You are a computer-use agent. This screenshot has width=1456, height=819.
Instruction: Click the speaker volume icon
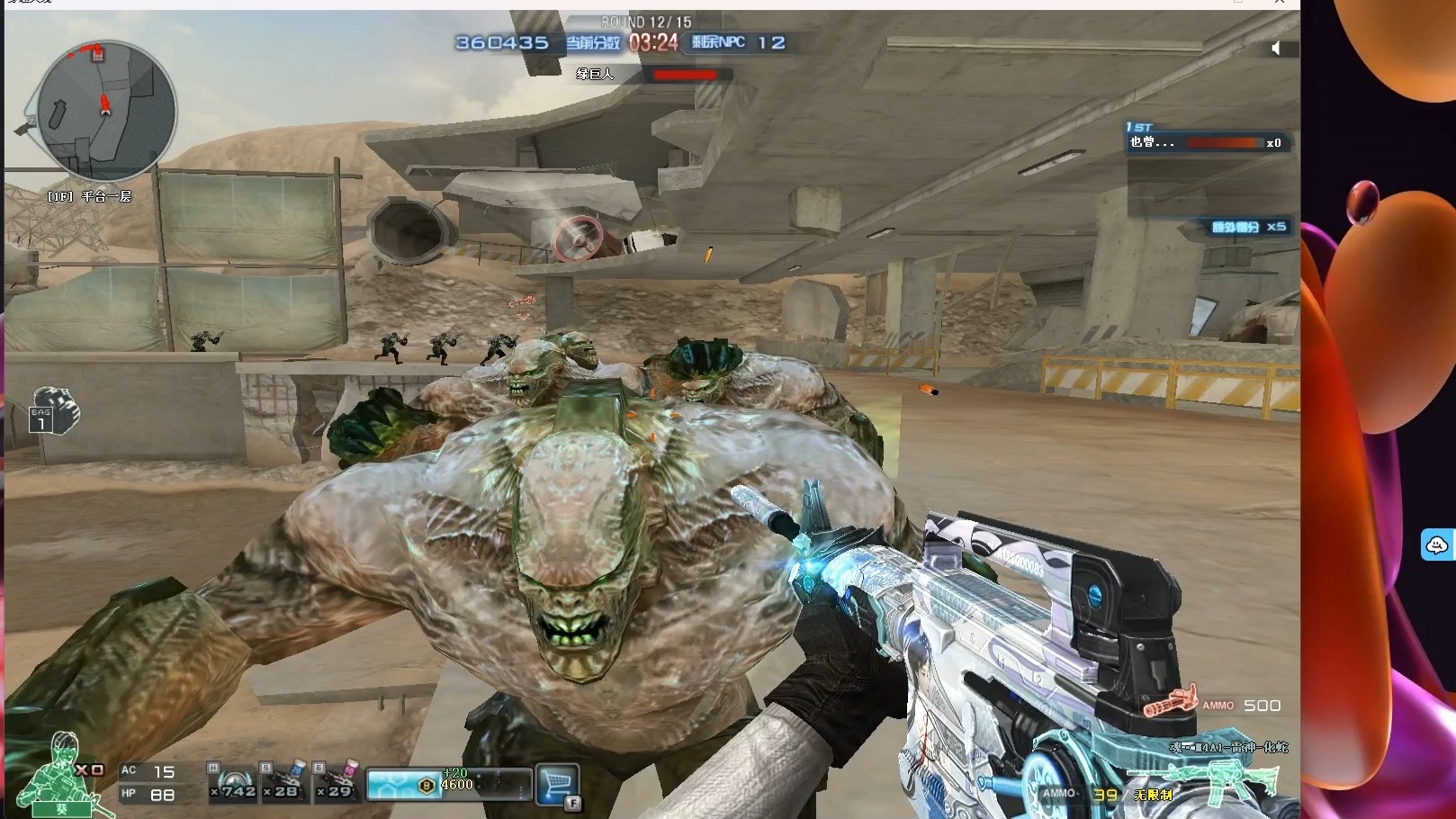click(1275, 49)
